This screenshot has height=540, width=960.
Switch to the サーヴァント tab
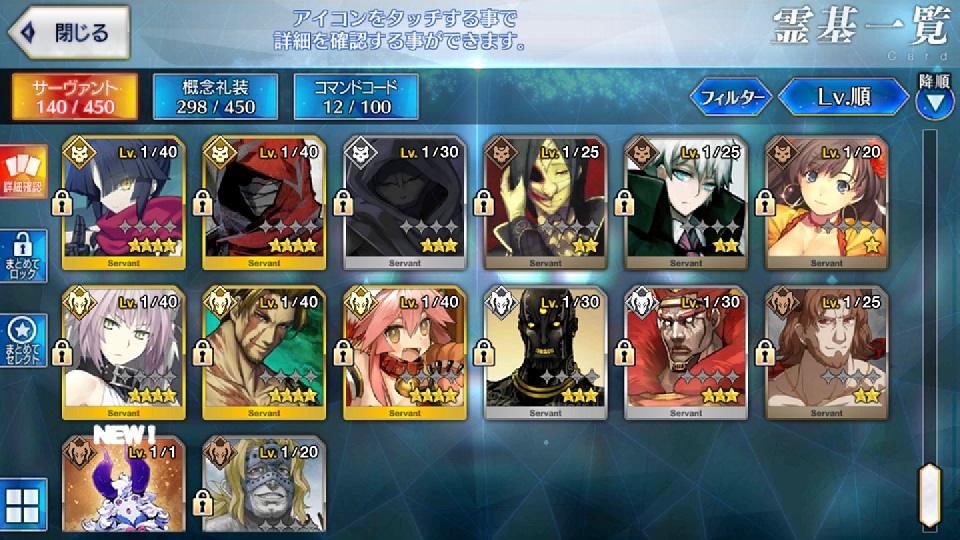coord(74,96)
